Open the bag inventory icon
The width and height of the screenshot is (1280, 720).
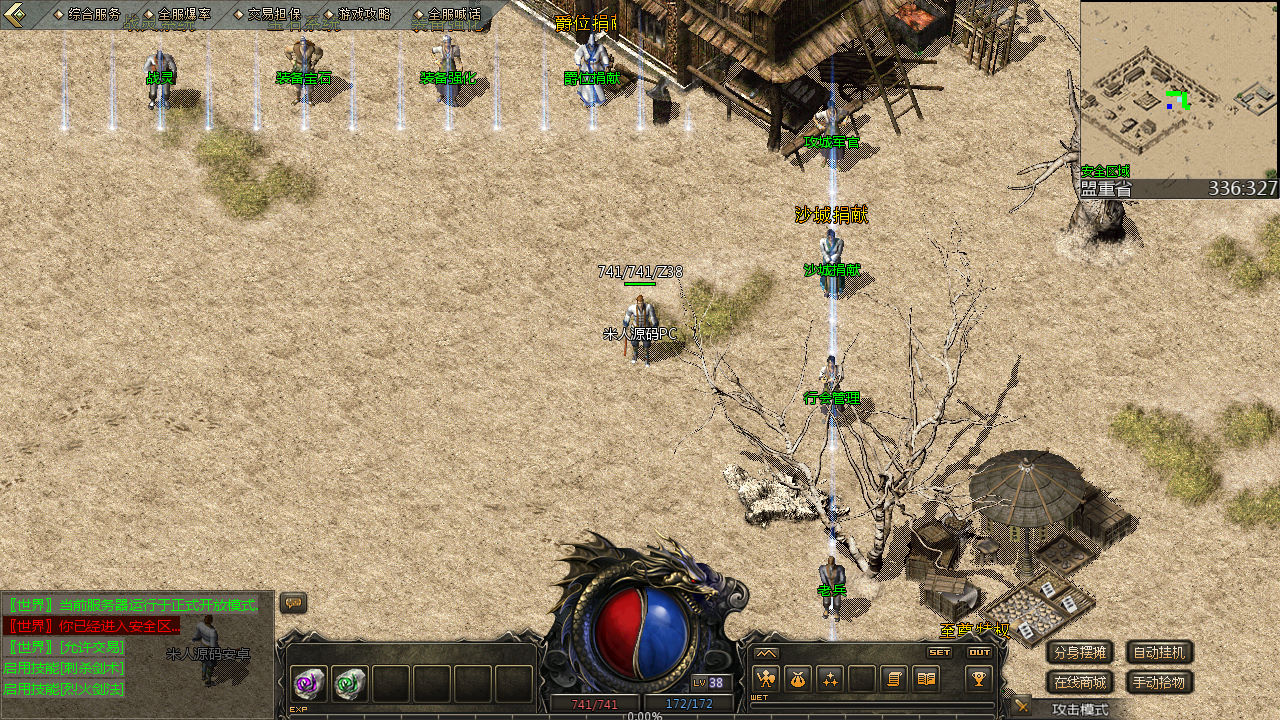[797, 679]
